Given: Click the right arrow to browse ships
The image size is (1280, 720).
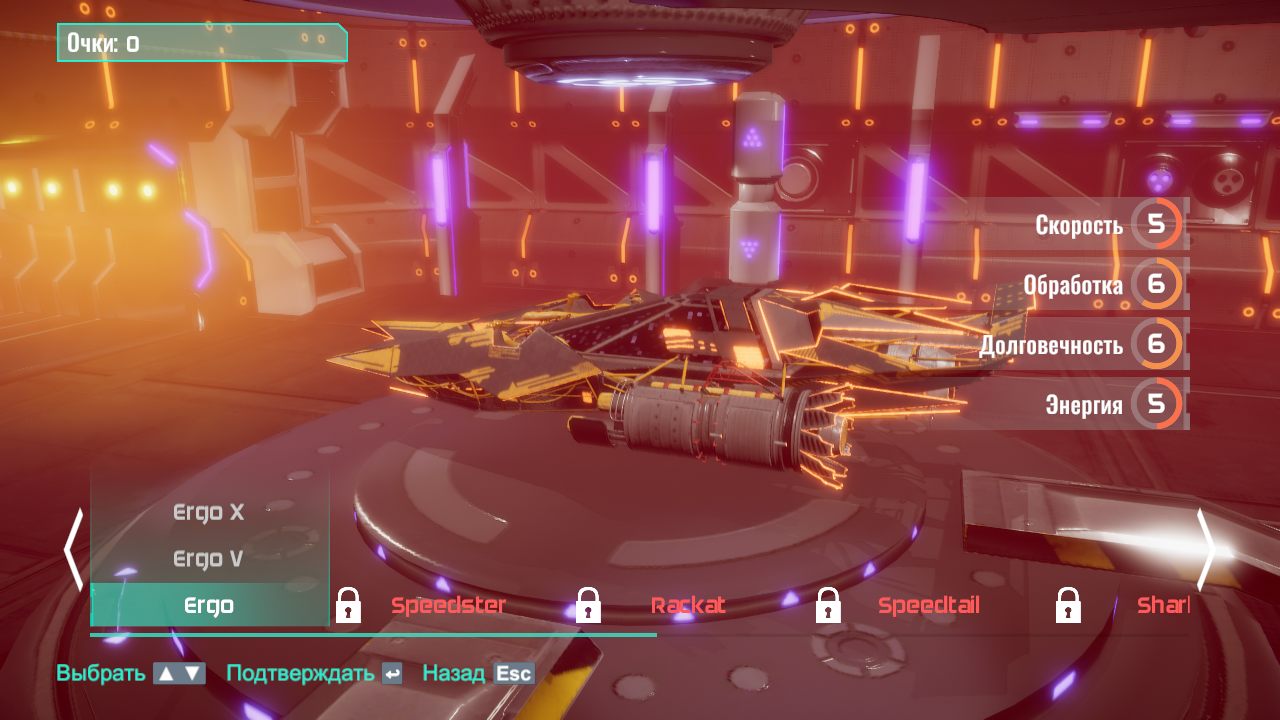Looking at the screenshot, I should [1206, 550].
